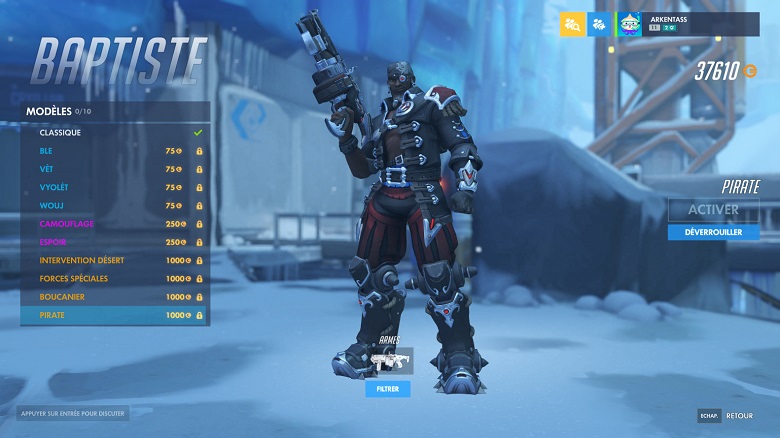The width and height of the screenshot is (780, 438).
Task: Open the Filtrer option
Action: click(387, 388)
